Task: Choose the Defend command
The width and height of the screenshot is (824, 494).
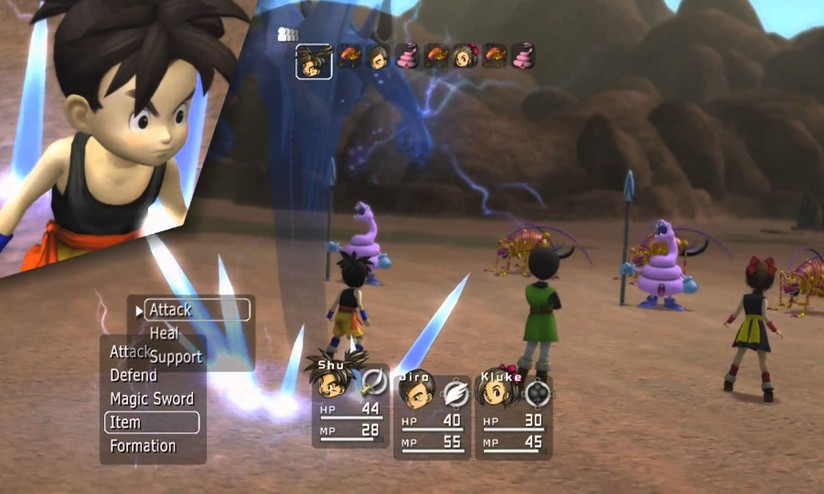Action: pos(134,375)
